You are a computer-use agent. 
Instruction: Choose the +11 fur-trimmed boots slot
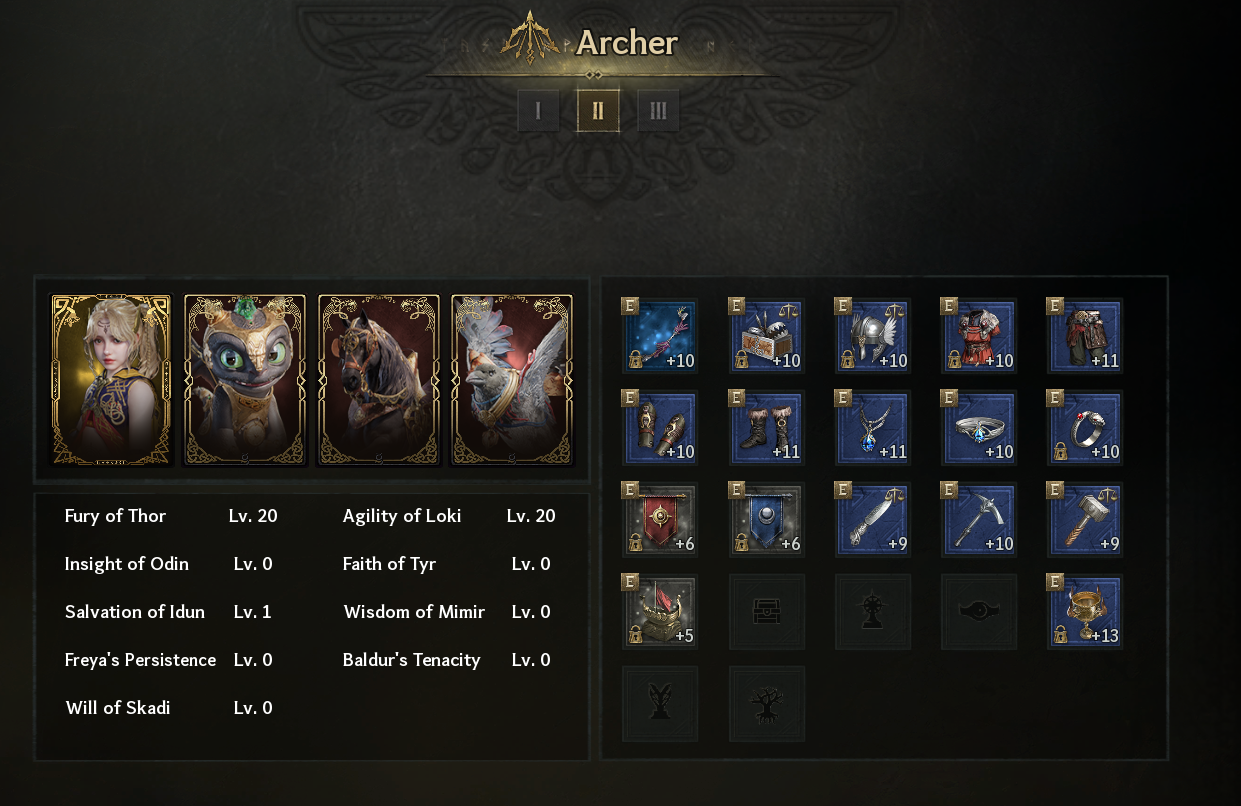767,428
